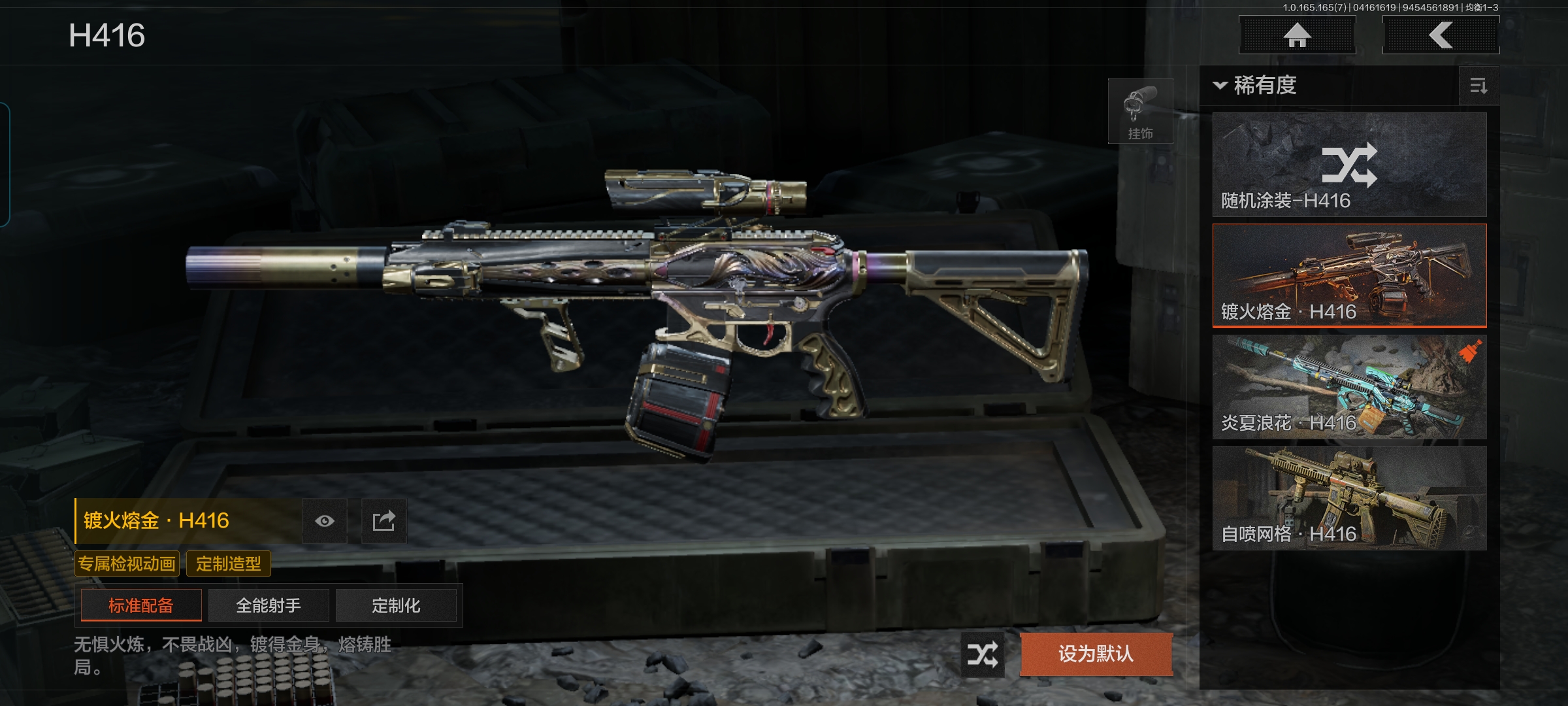Switch to the 标准配备 tab
The height and width of the screenshot is (706, 1568).
click(x=141, y=605)
